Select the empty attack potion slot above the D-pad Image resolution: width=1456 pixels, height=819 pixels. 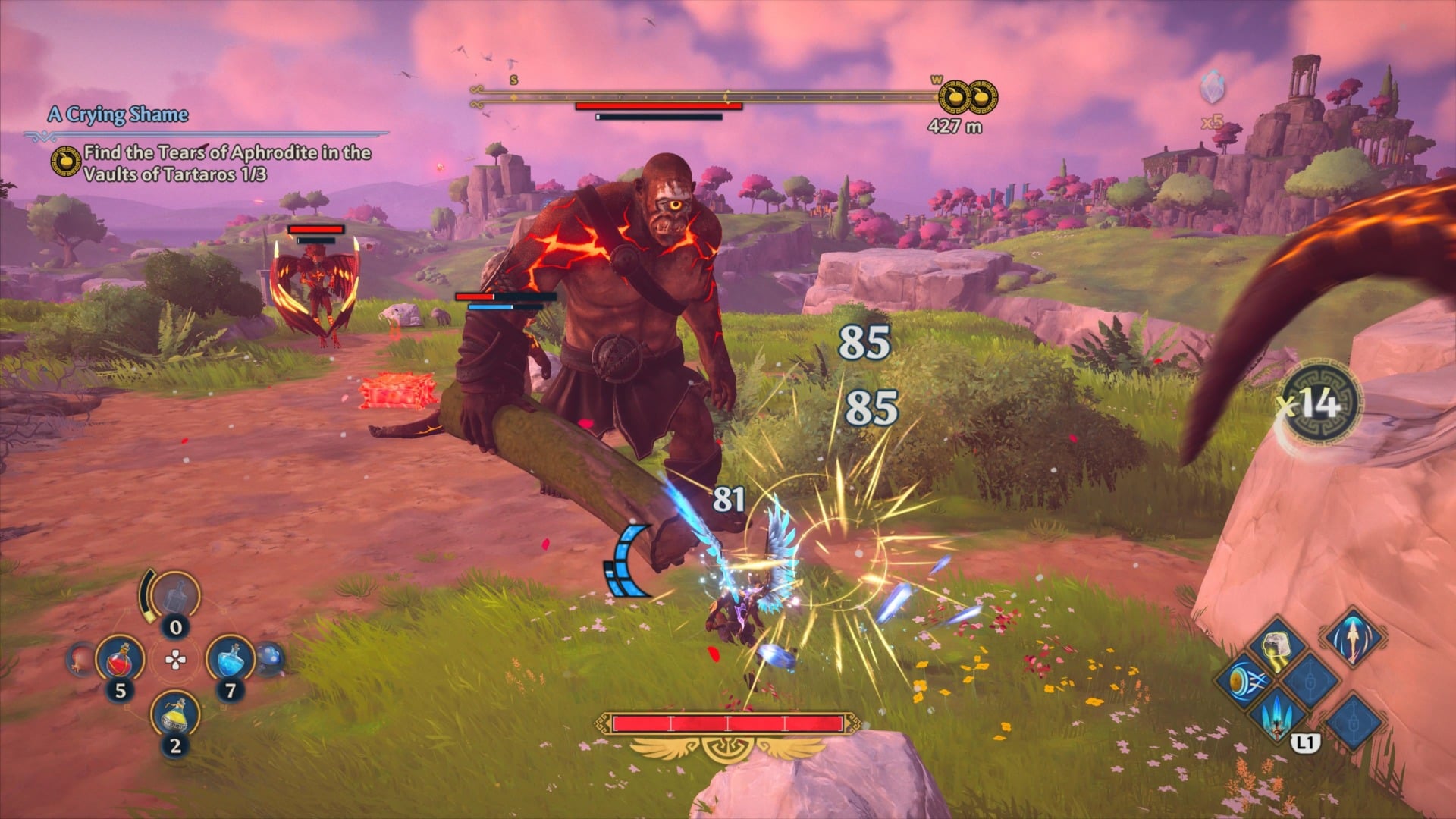pos(174,597)
